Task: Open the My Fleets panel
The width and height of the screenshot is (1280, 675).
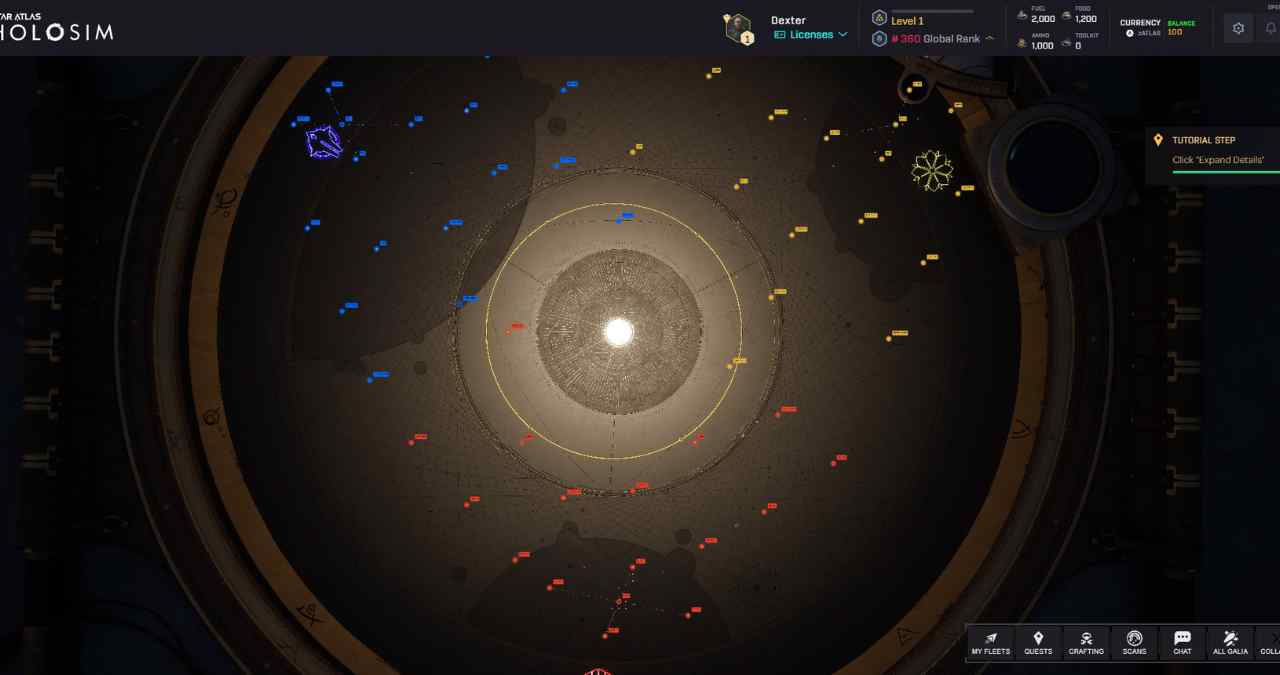Action: pyautogui.click(x=990, y=643)
